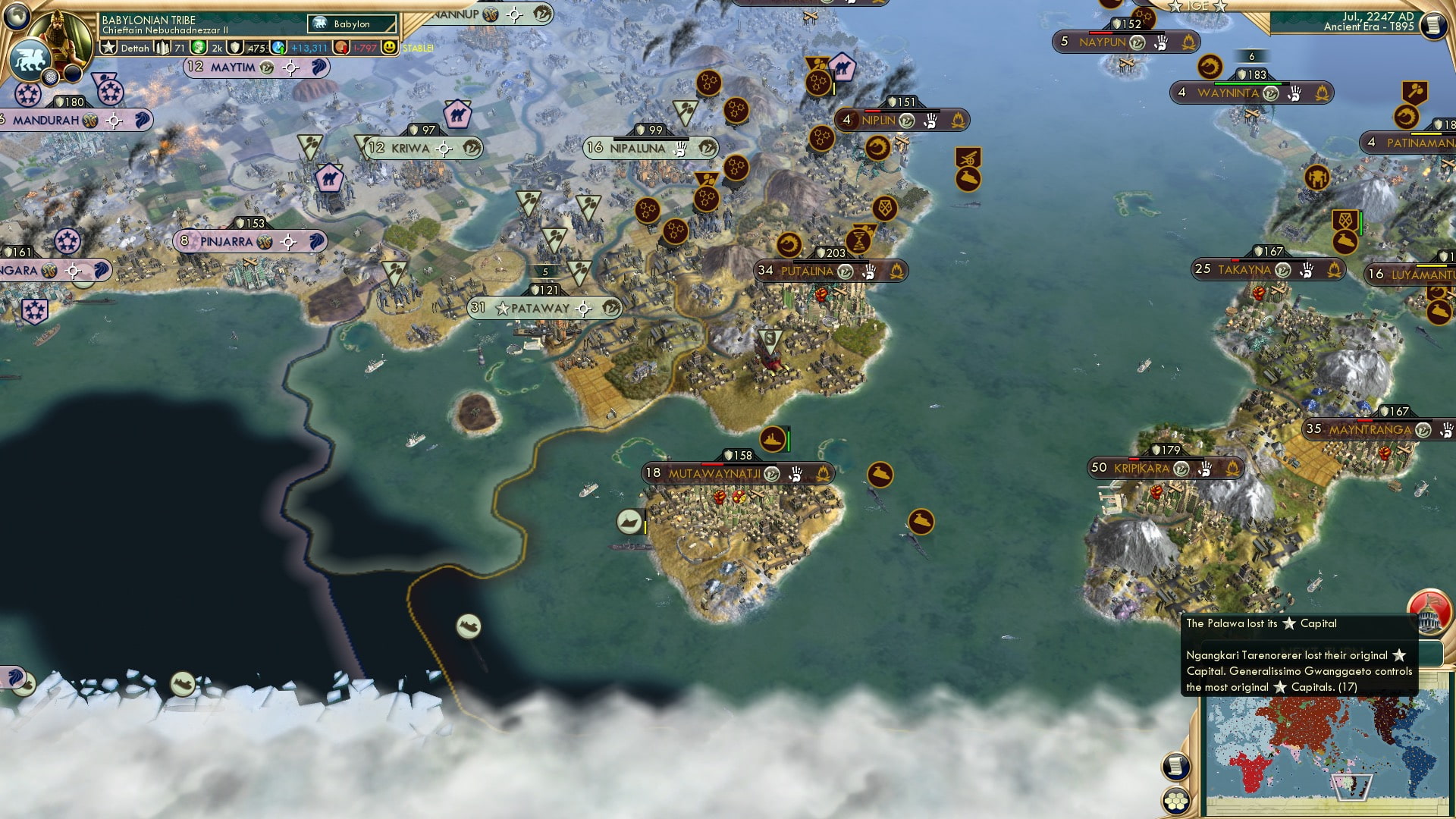Image resolution: width=1456 pixels, height=819 pixels.
Task: Click the yellow smiley happiness icon
Action: (x=389, y=47)
